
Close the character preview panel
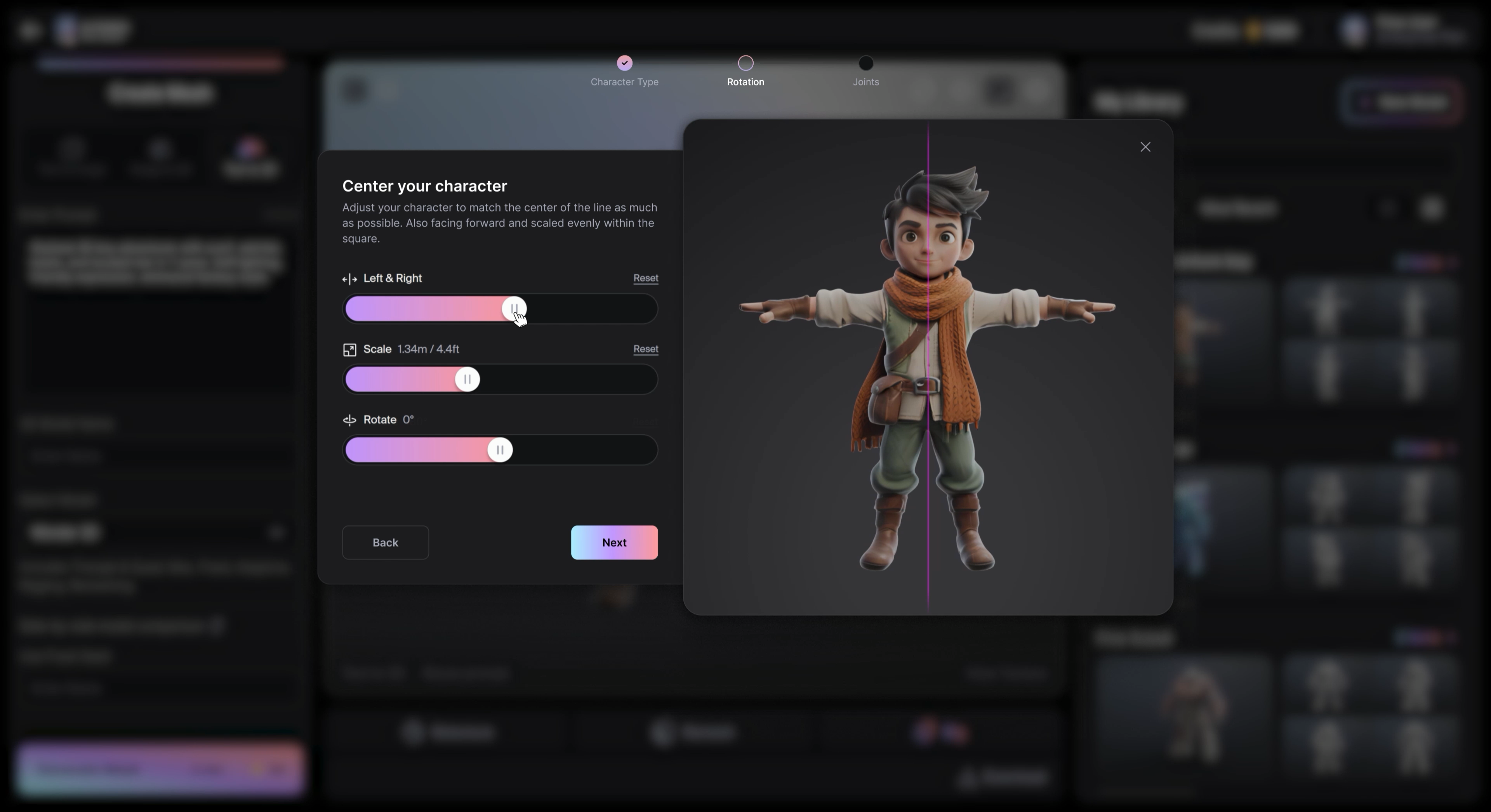coord(1145,146)
